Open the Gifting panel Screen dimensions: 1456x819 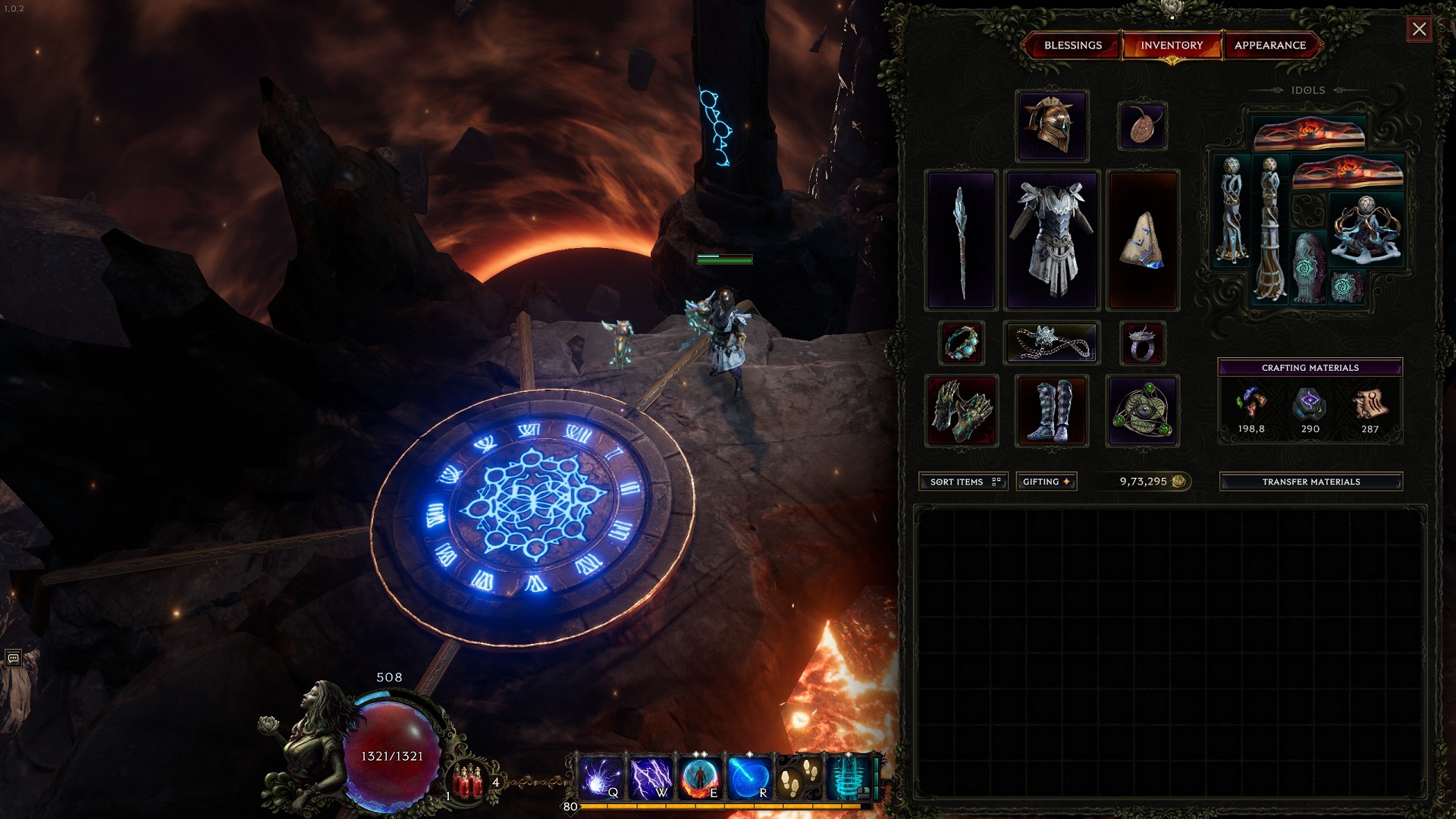pyautogui.click(x=1046, y=482)
